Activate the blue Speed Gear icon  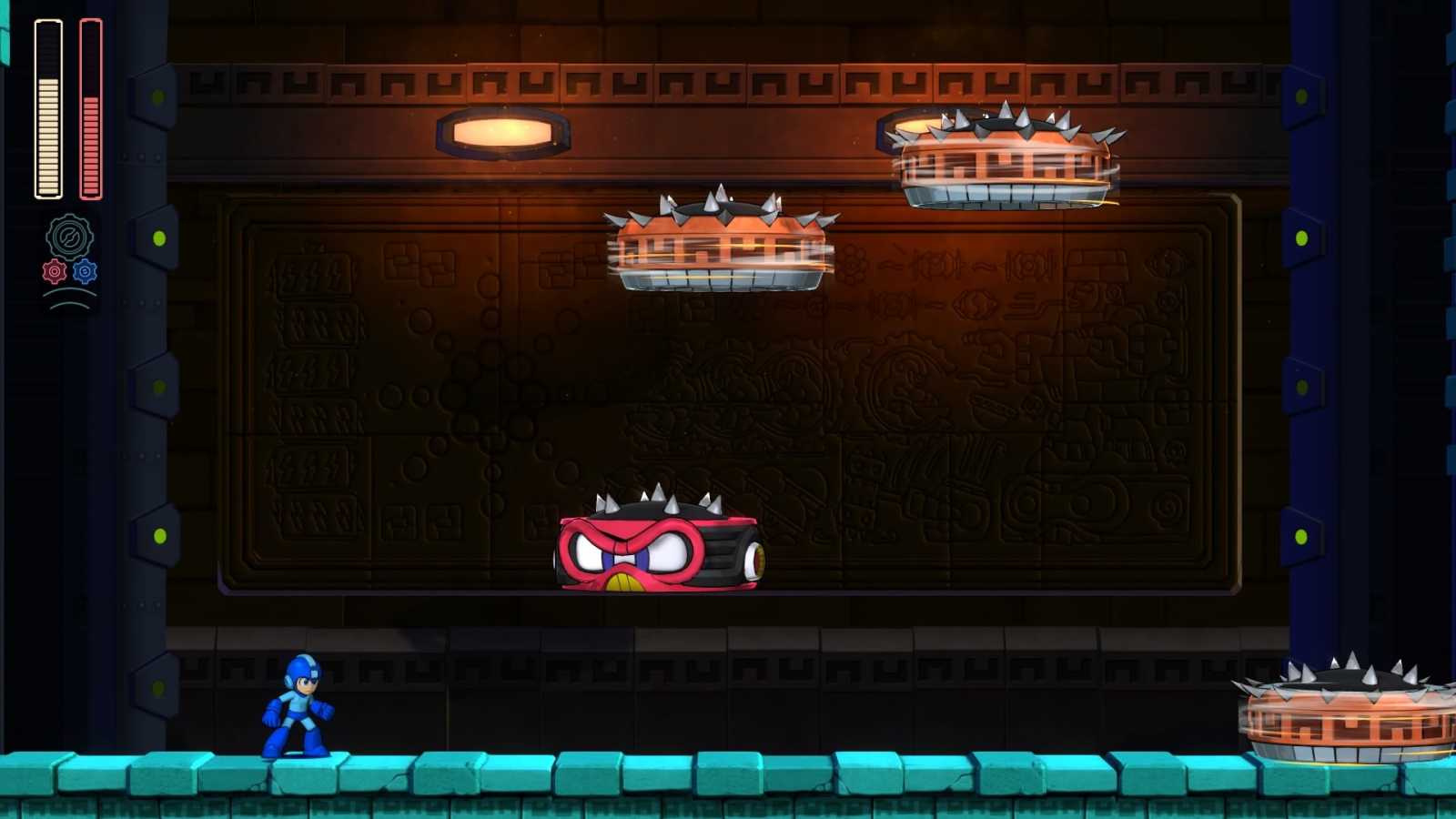[86, 271]
